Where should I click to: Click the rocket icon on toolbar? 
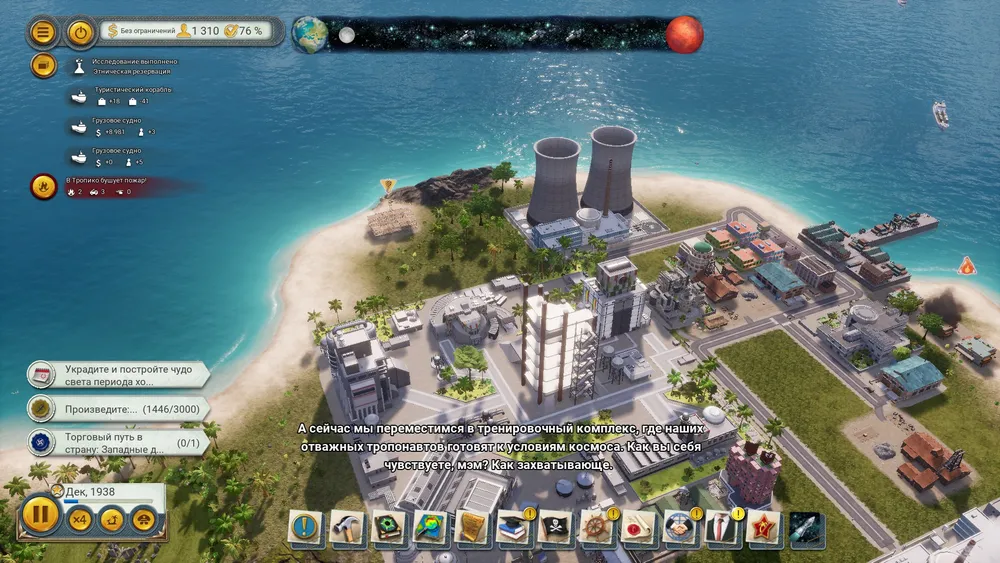point(805,527)
